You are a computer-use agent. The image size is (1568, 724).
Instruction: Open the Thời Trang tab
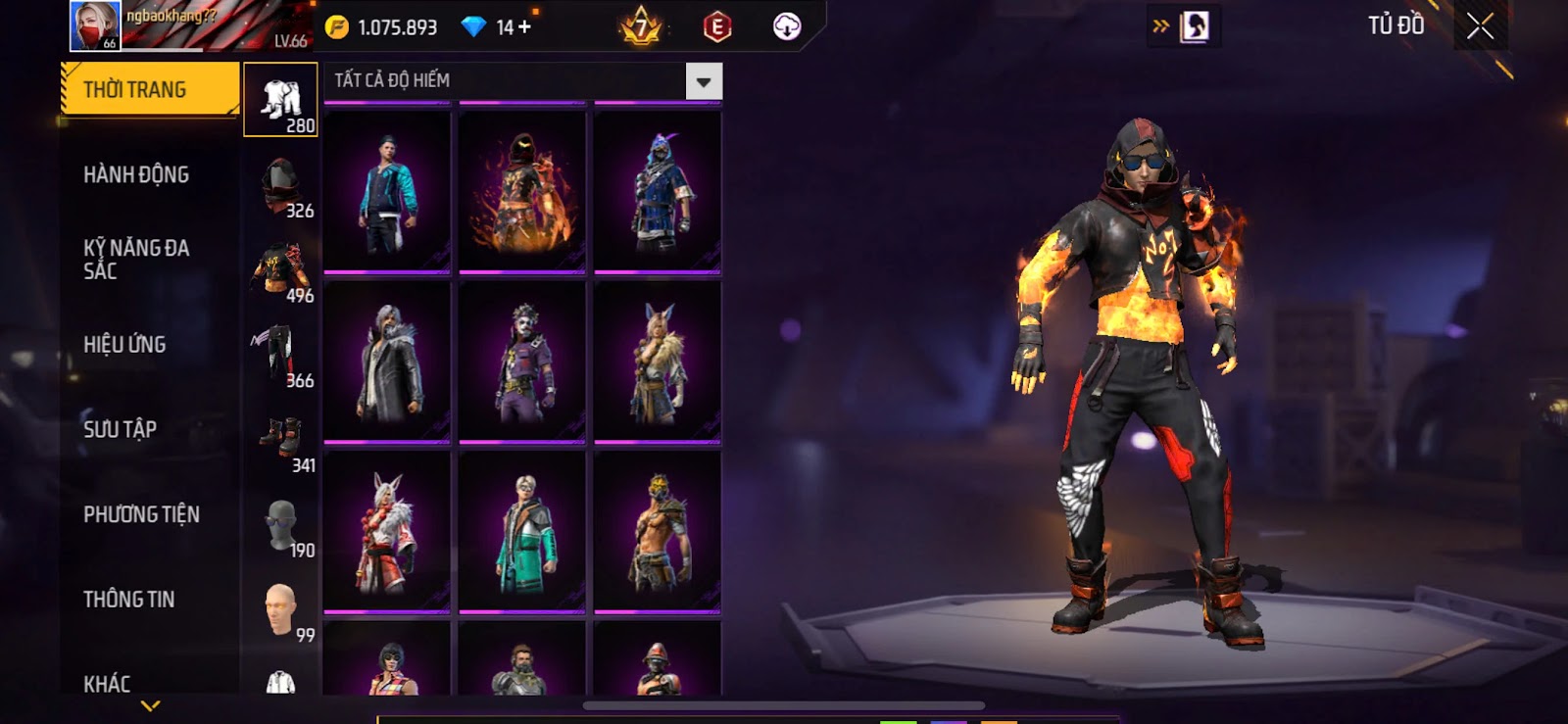point(149,89)
